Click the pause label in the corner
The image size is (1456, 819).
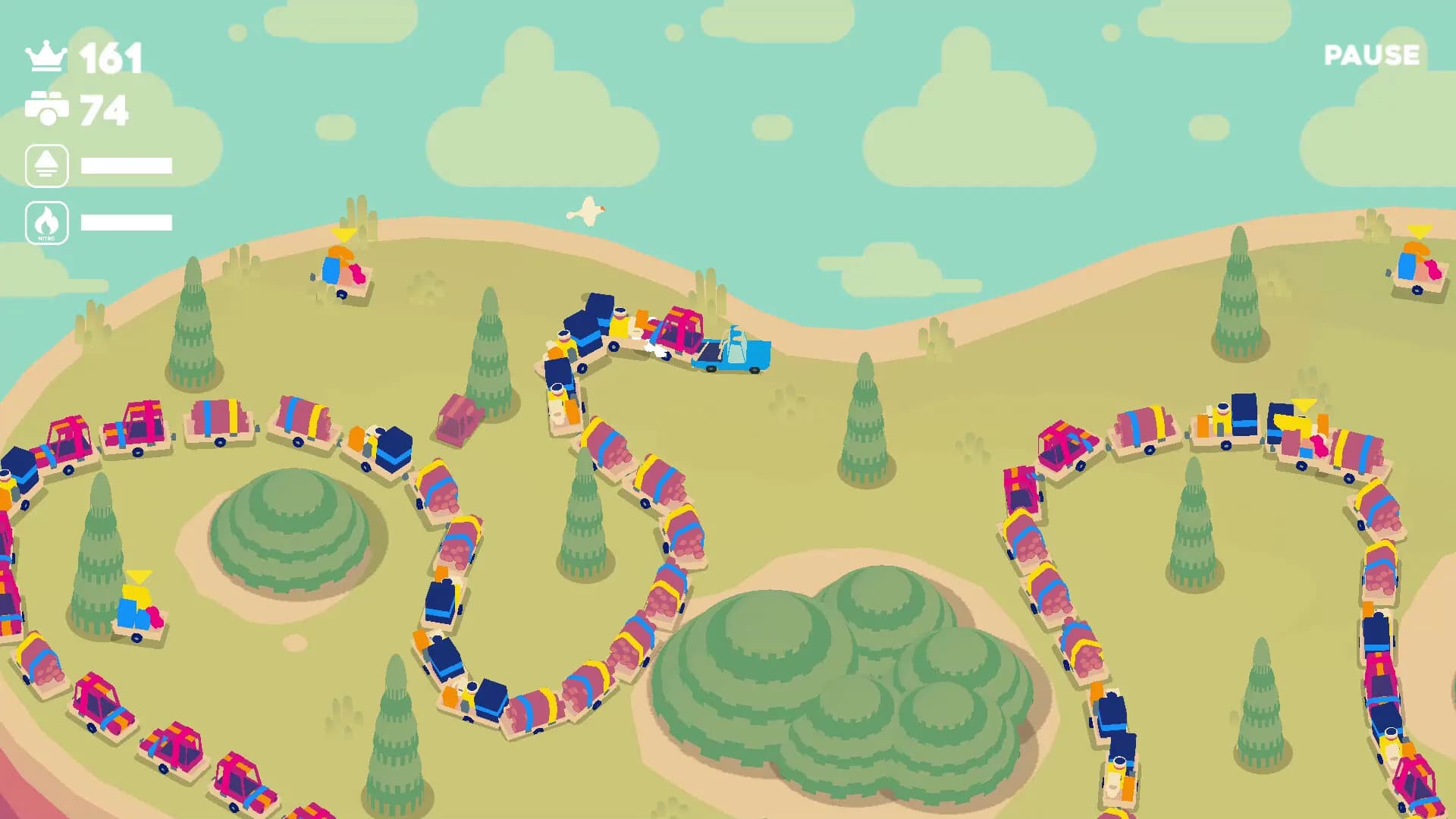[1371, 55]
